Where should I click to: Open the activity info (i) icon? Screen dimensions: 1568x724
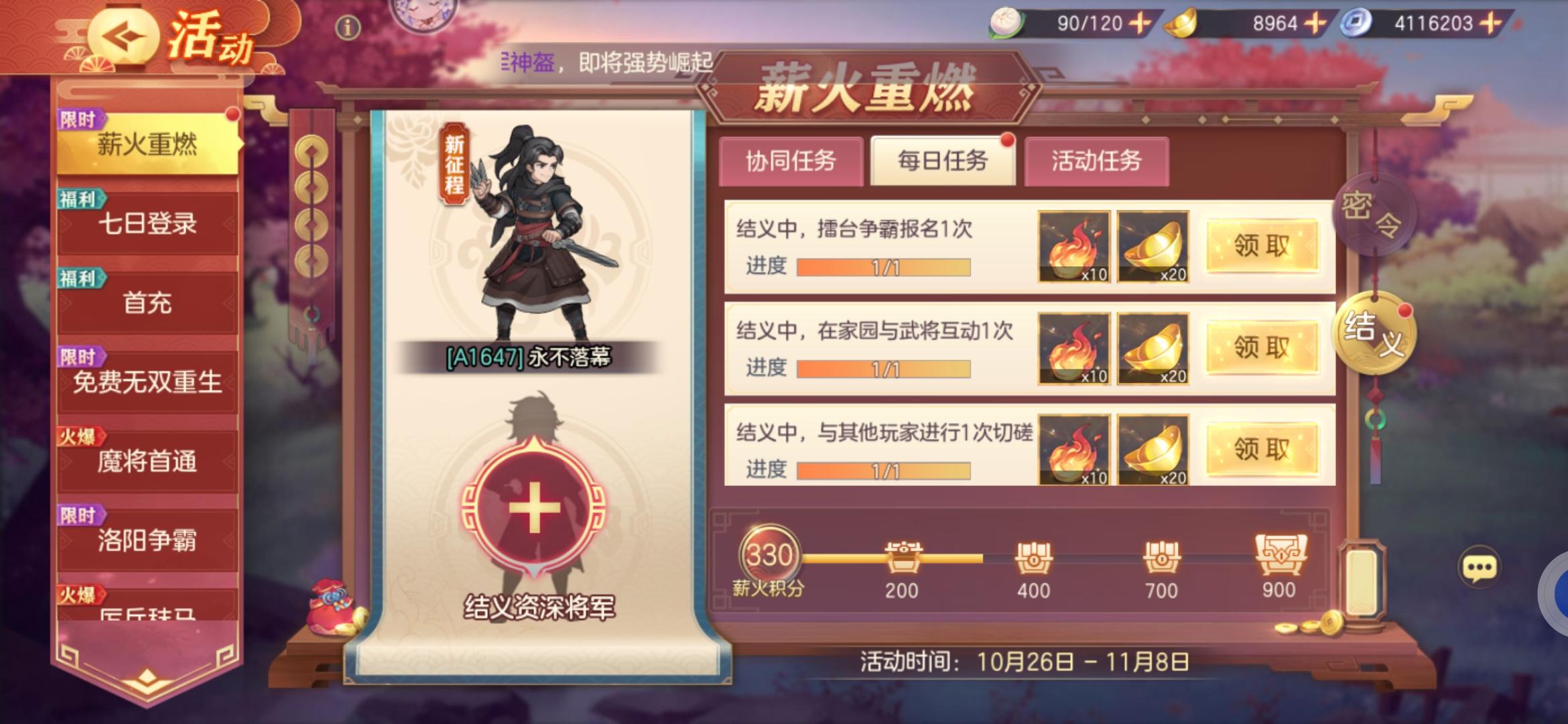pos(348,27)
